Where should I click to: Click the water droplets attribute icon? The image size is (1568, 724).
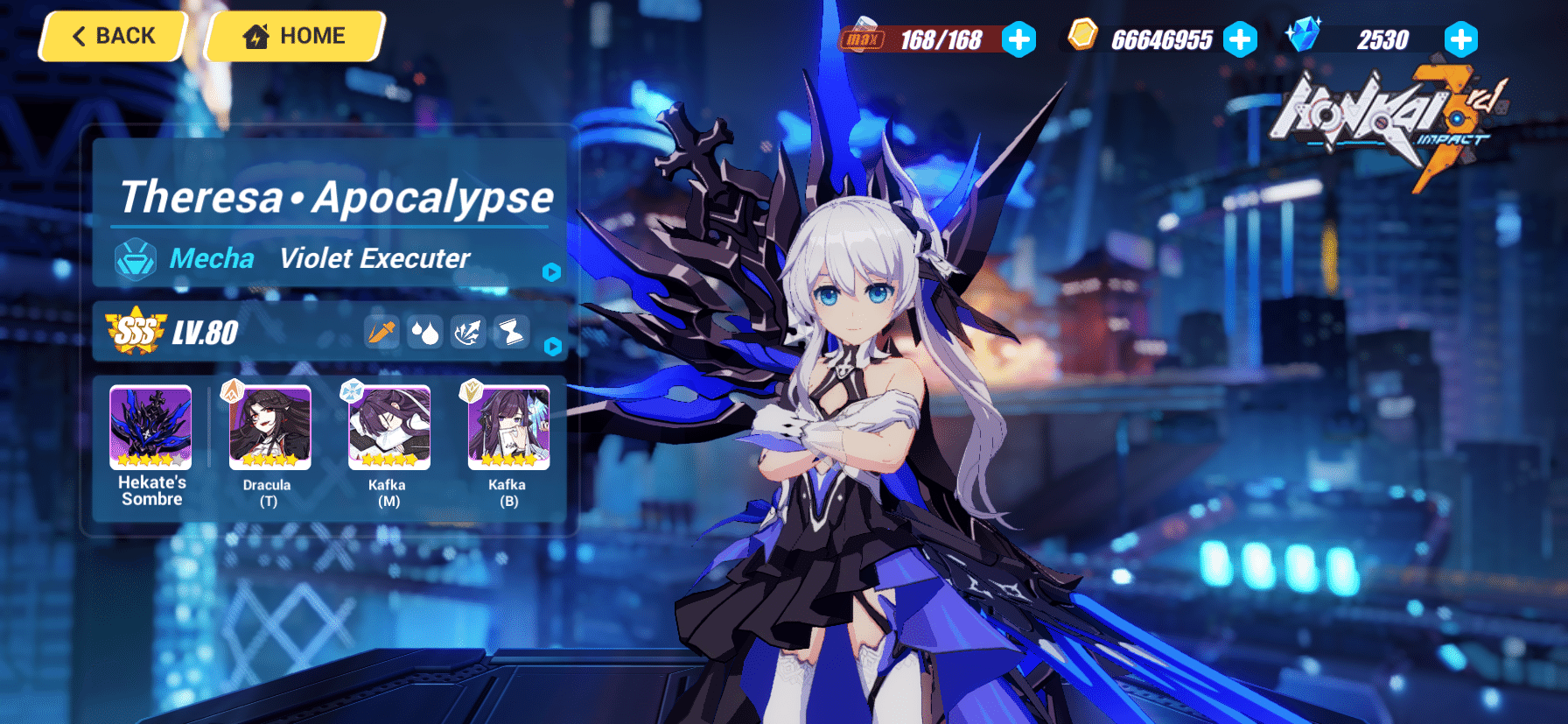425,333
